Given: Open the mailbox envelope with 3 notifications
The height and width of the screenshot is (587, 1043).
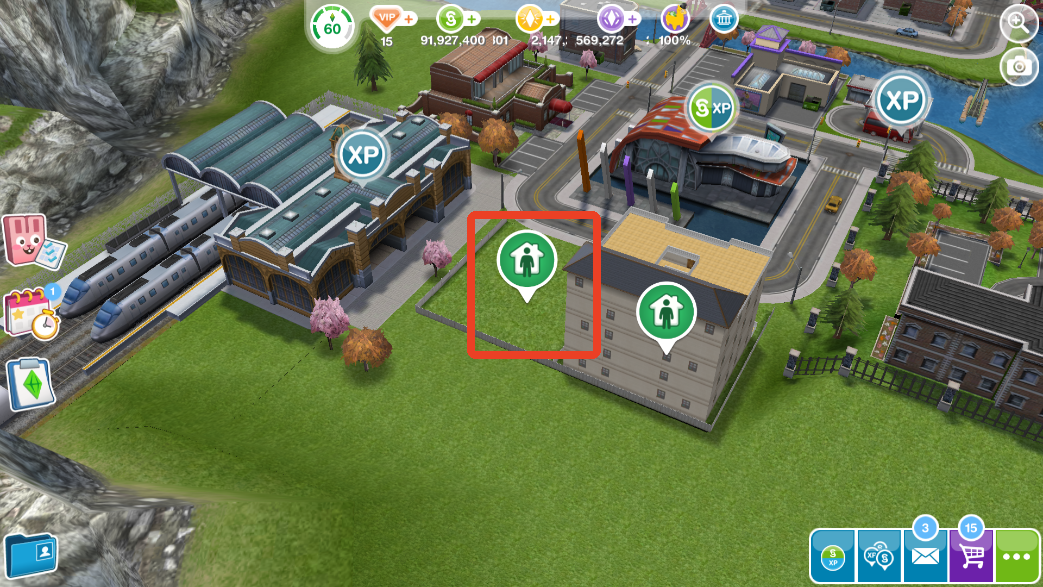Looking at the screenshot, I should point(926,556).
